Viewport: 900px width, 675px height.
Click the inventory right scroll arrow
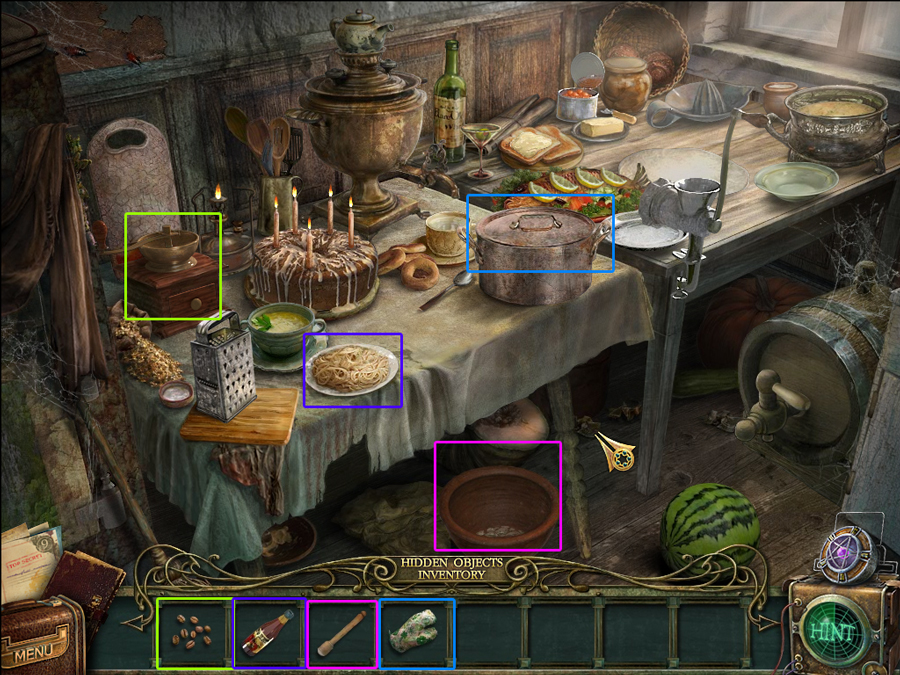tap(766, 624)
